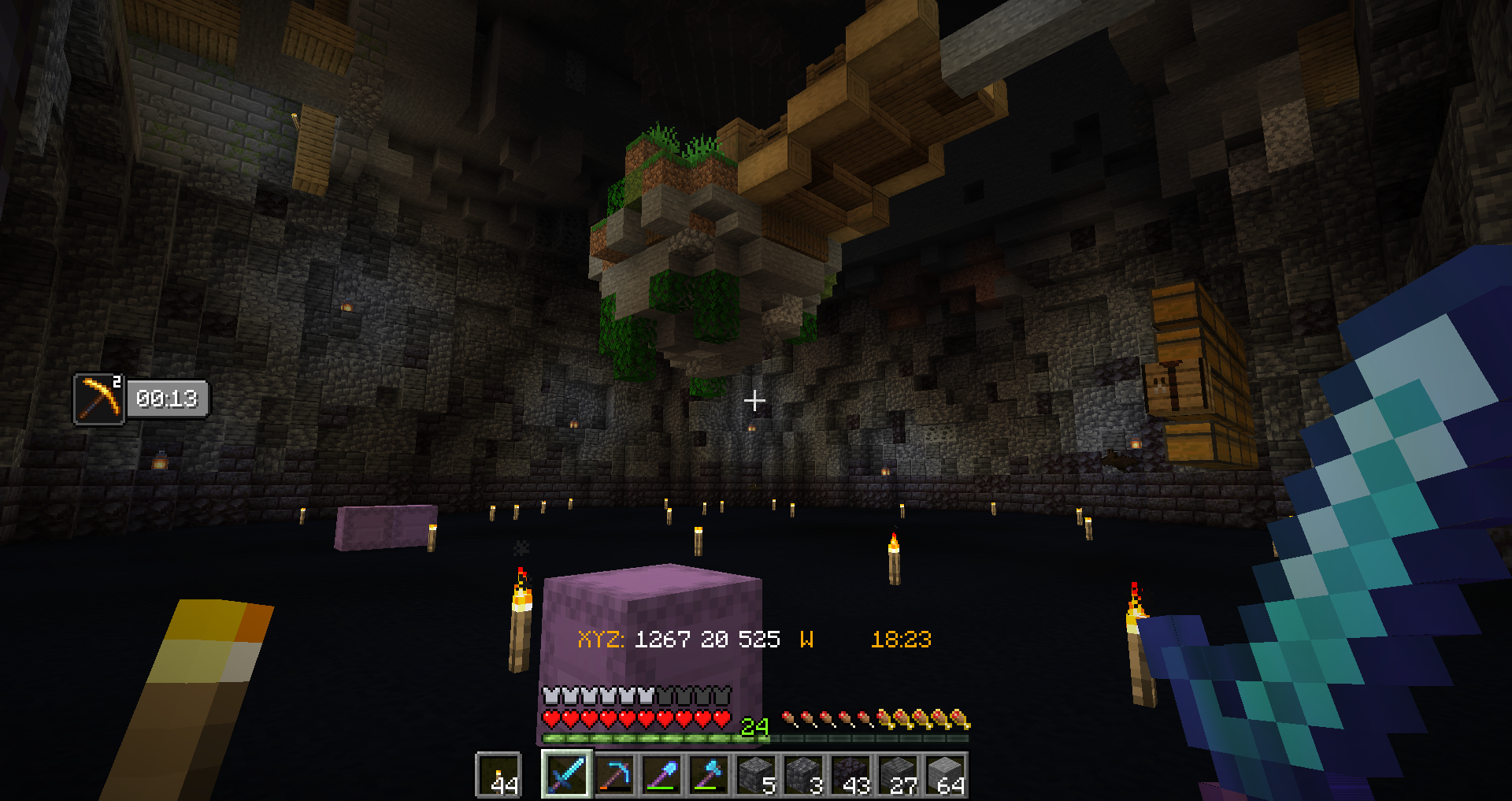The image size is (1512, 801).
Task: Choose the diamond shovel in the hotbar
Action: click(x=662, y=775)
